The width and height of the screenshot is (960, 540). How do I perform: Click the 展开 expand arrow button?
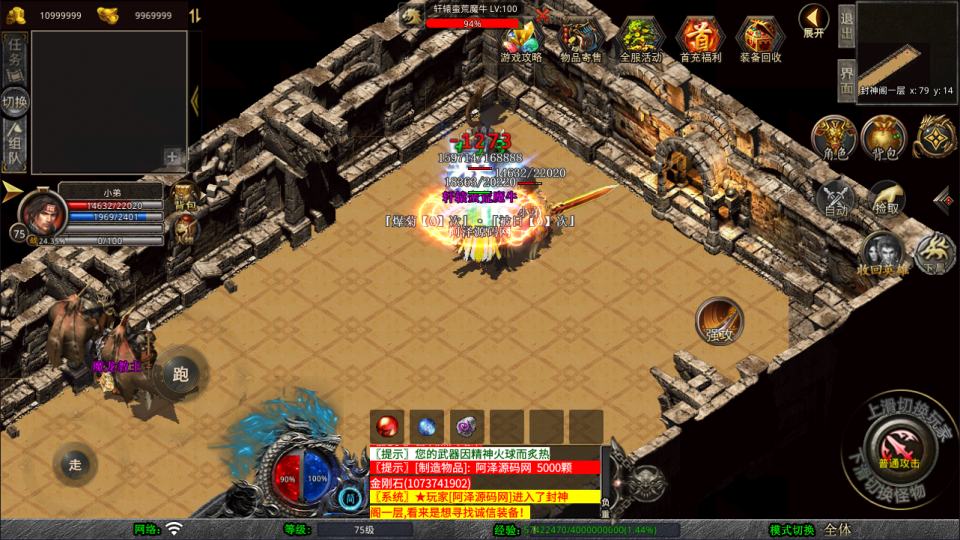[813, 20]
